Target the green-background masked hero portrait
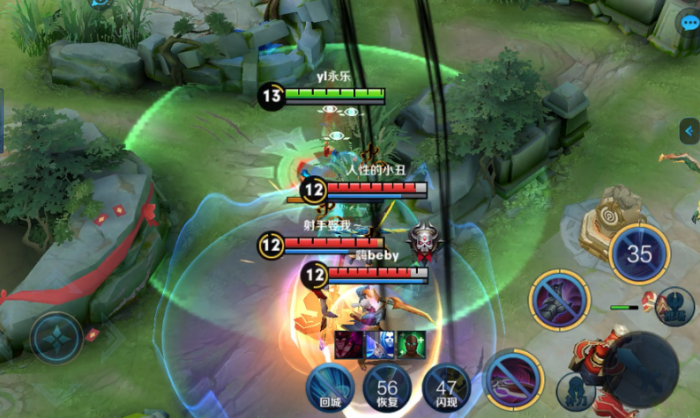The image size is (700, 418). 411,344
